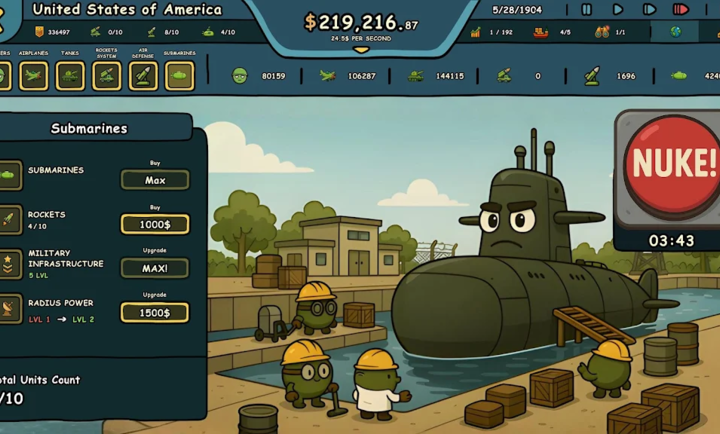Click the growth chart statistics icon
720x434 pixels.
476,32
